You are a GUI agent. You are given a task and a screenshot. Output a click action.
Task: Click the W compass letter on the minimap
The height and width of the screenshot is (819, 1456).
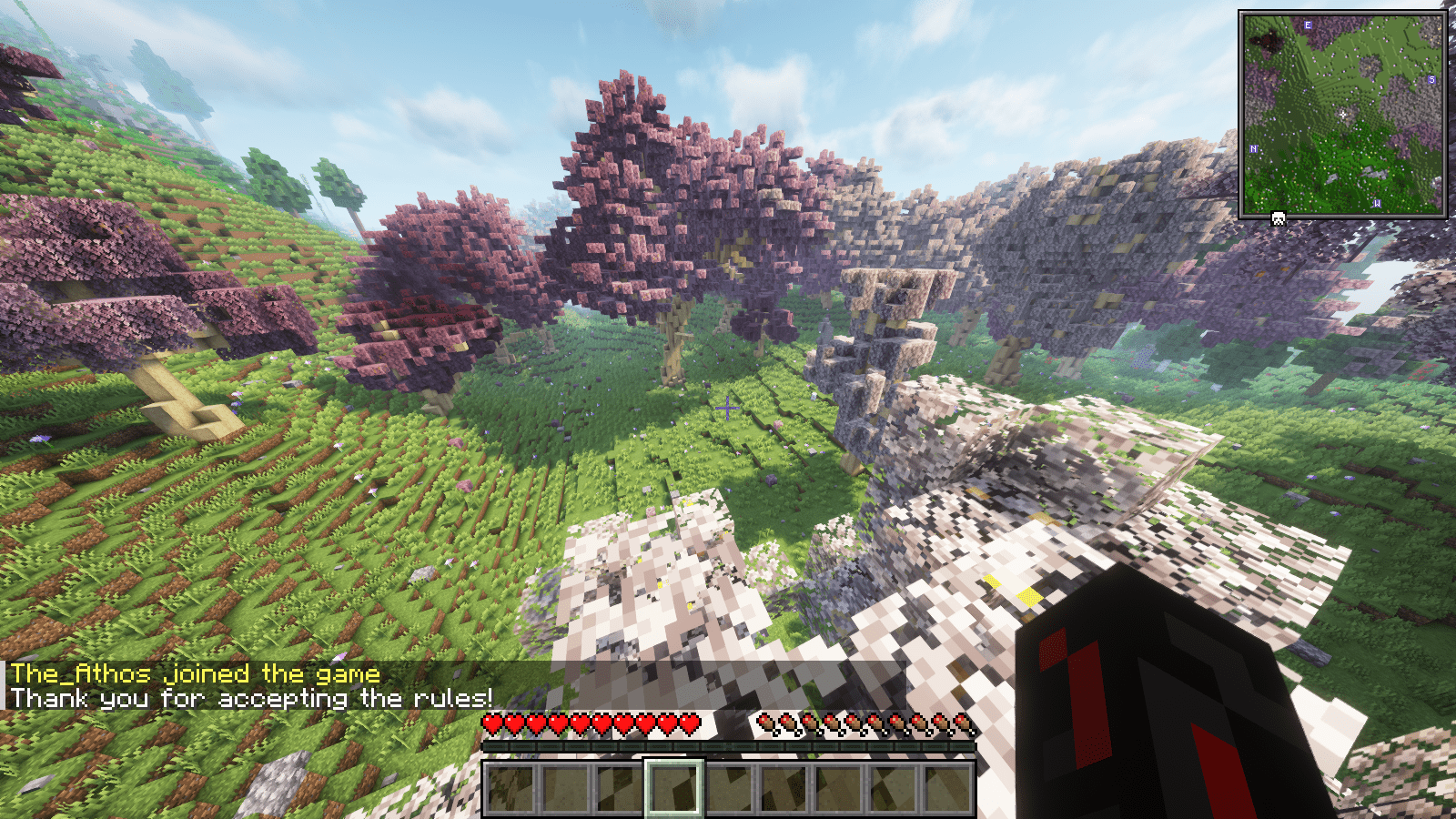[1377, 202]
